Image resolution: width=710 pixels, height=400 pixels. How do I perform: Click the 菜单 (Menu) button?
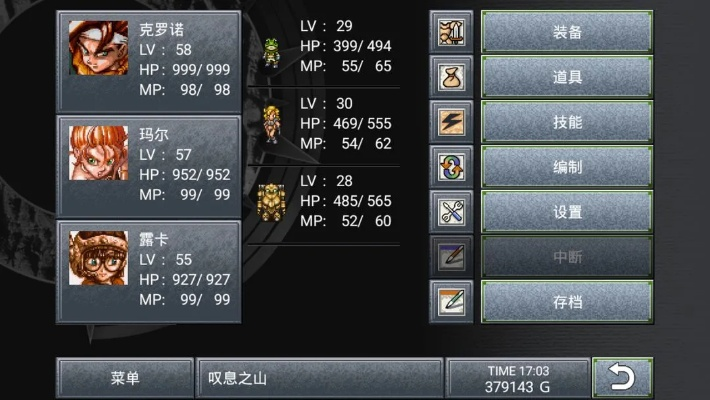click(125, 378)
